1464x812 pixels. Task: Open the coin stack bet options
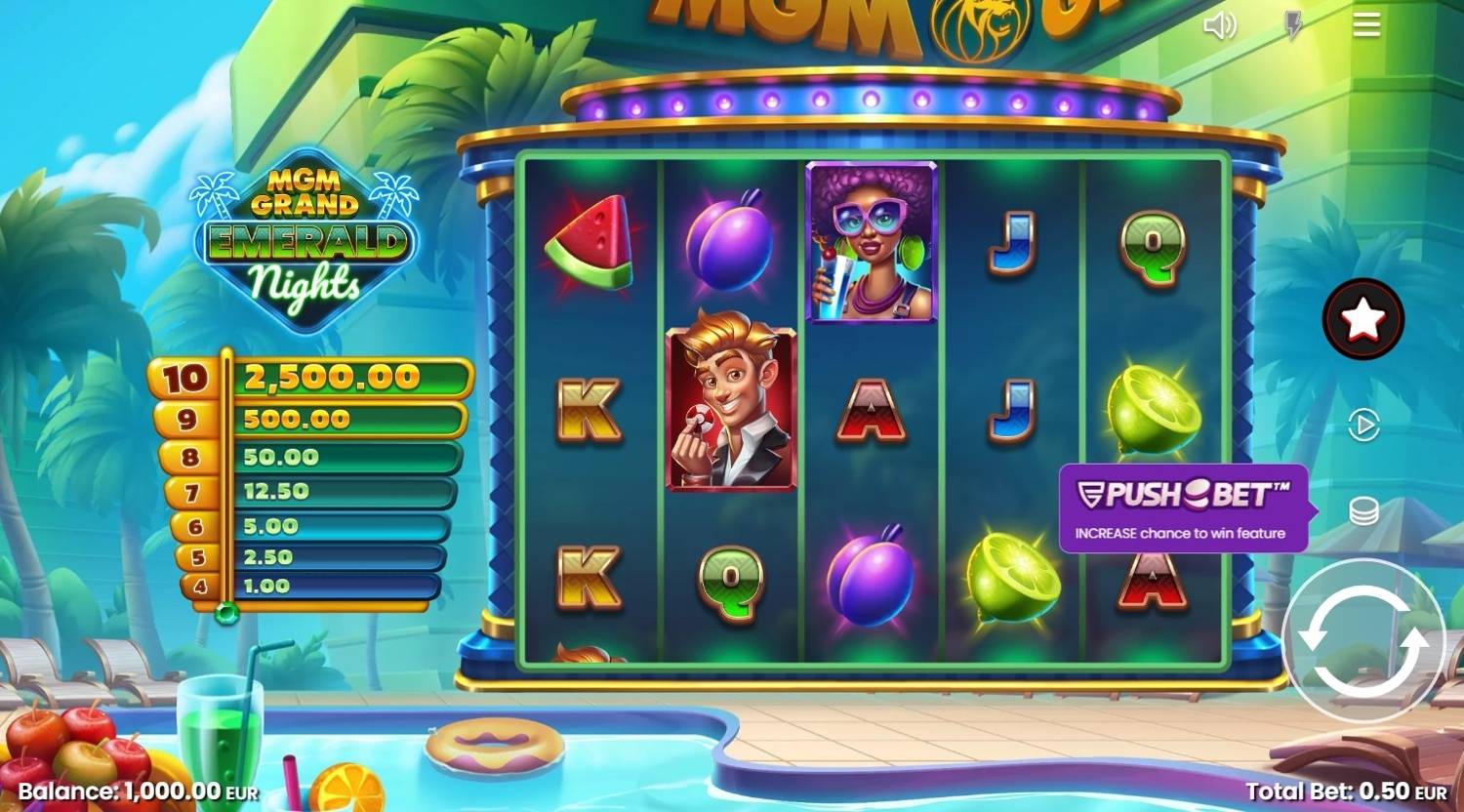point(1363,510)
